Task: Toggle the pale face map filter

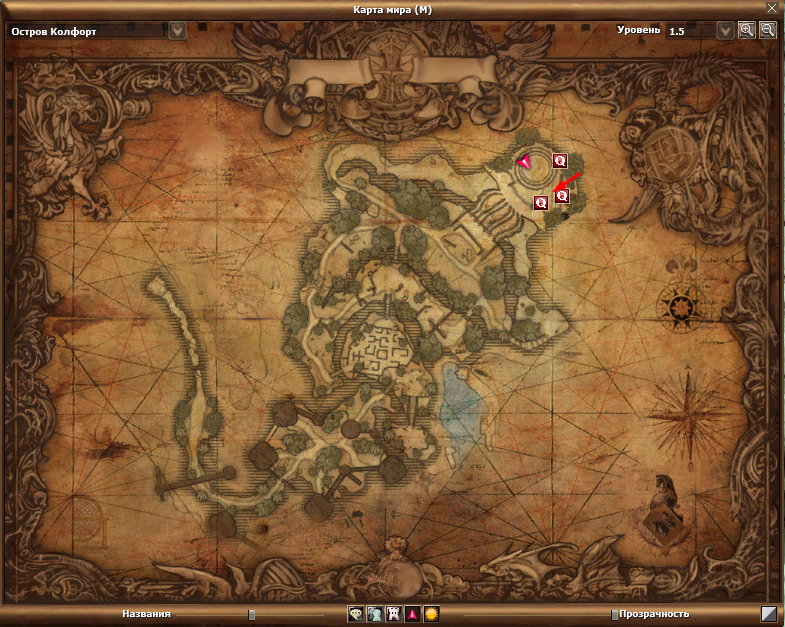Action: (x=355, y=613)
